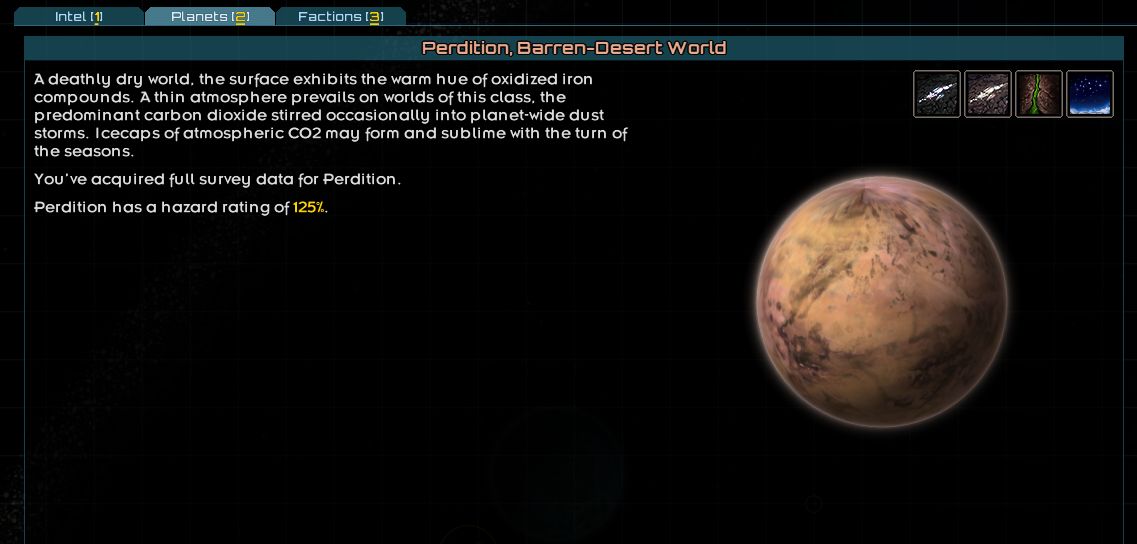Select the brown-rock rare ore condition icon
Screen dimensions: 1137x544
988,94
